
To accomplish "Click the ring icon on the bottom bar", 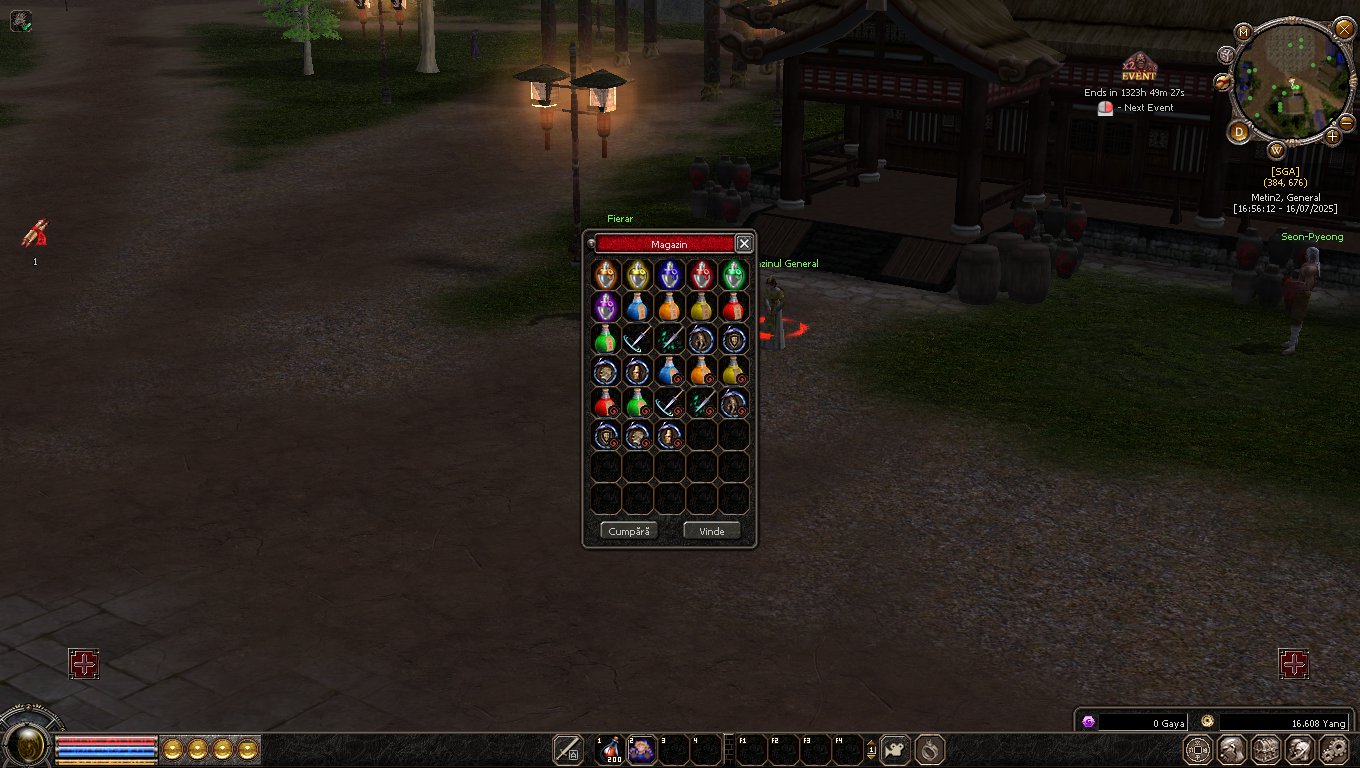I will coord(930,749).
